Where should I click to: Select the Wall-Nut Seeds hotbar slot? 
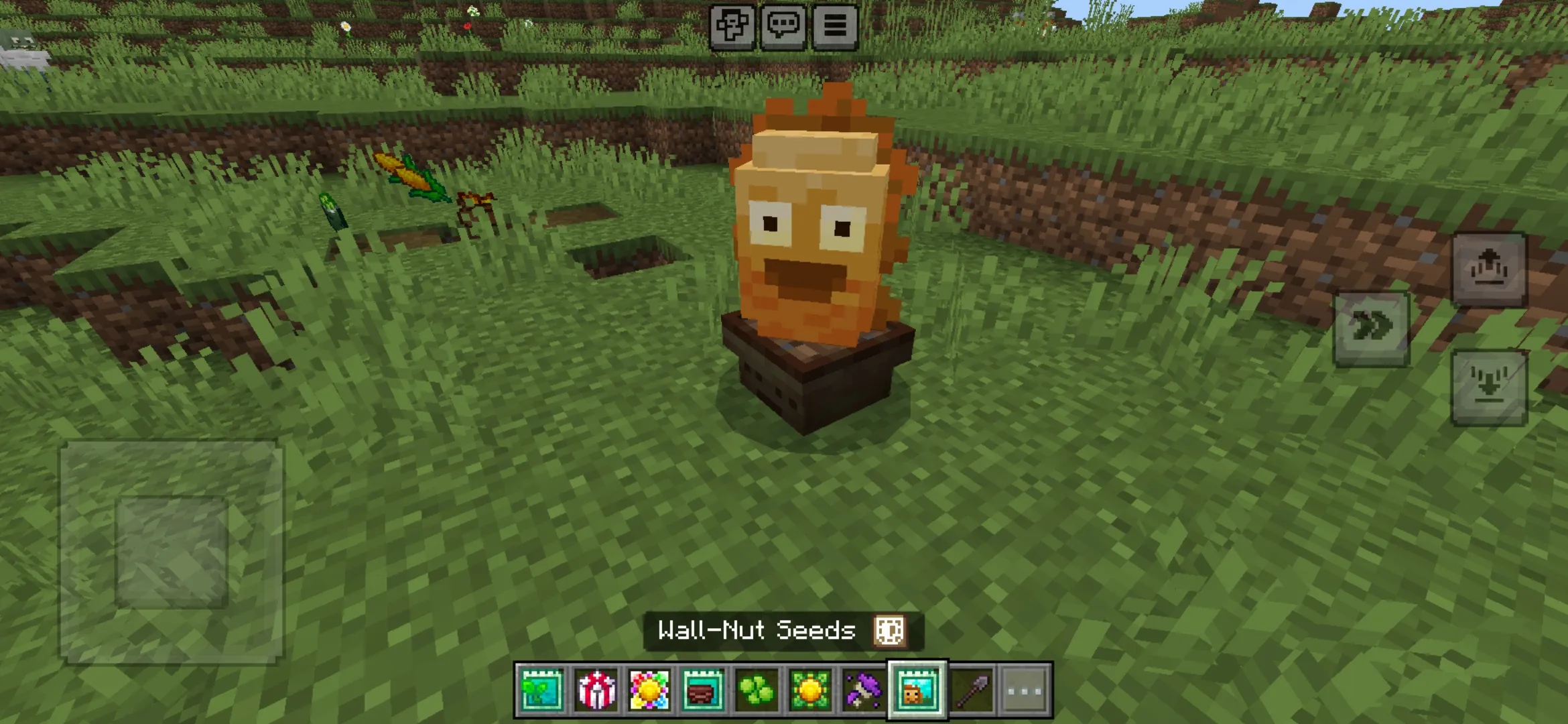coord(917,690)
